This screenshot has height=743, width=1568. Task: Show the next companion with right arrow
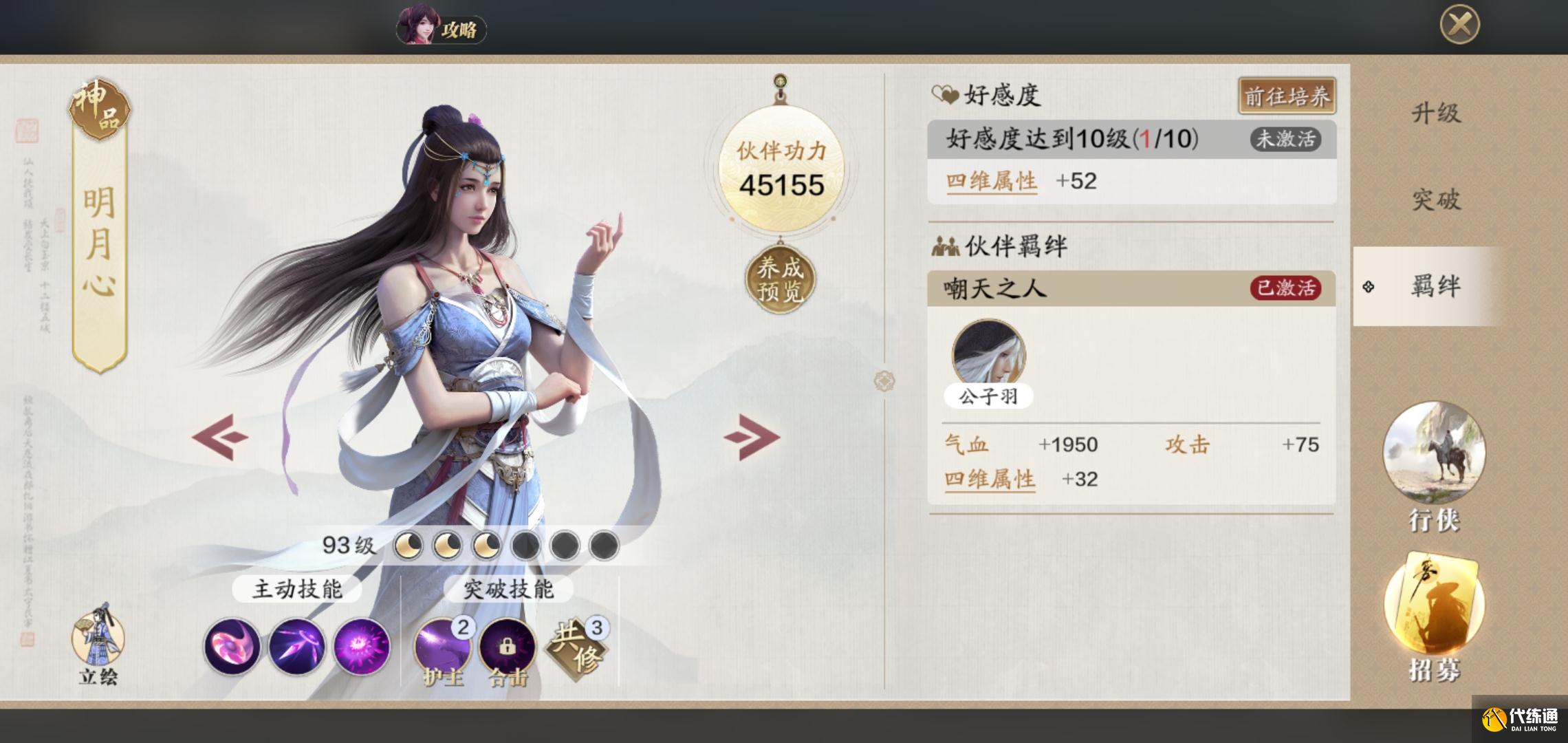pyautogui.click(x=752, y=436)
